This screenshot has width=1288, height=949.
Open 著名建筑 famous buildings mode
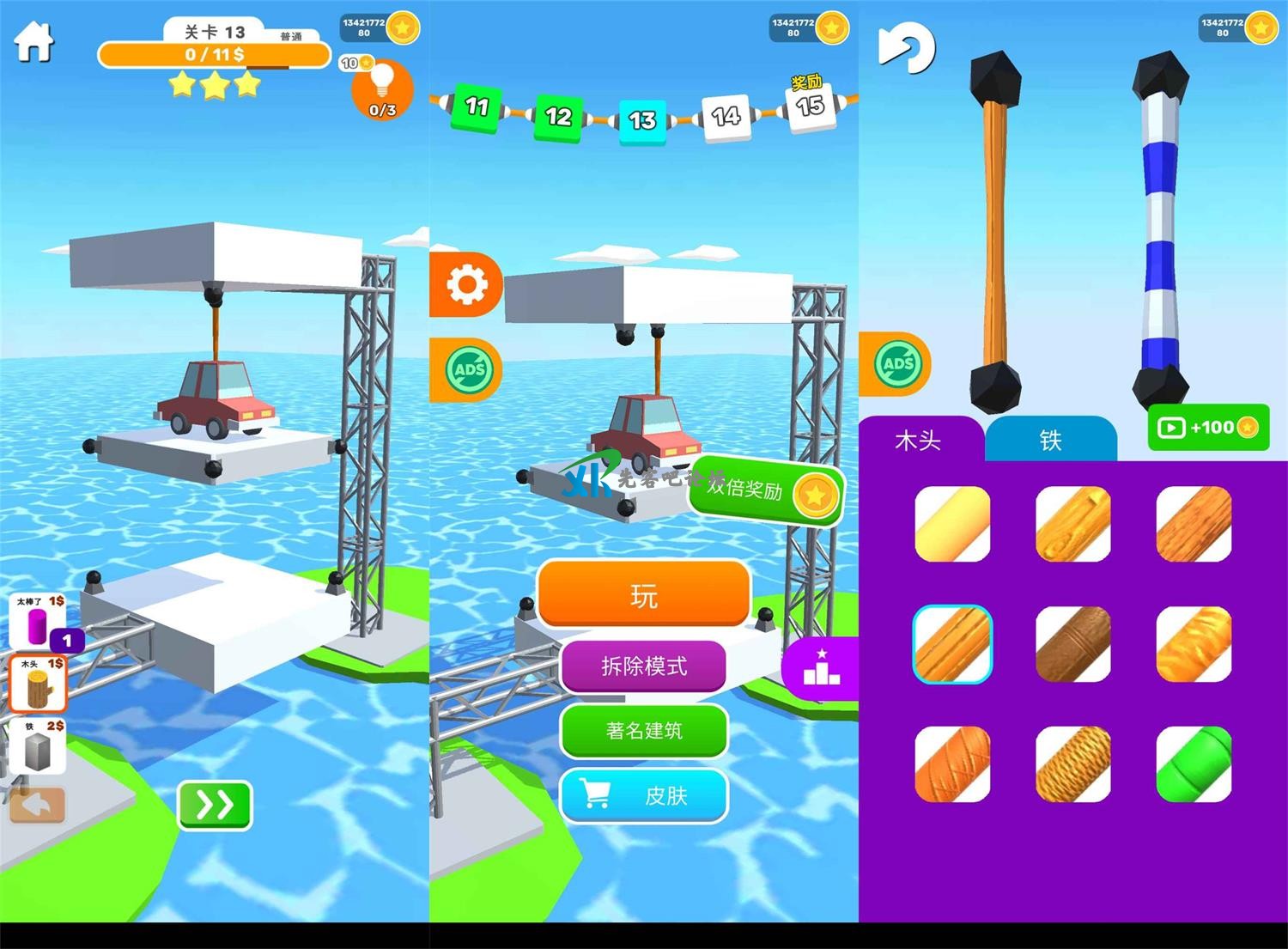644,731
